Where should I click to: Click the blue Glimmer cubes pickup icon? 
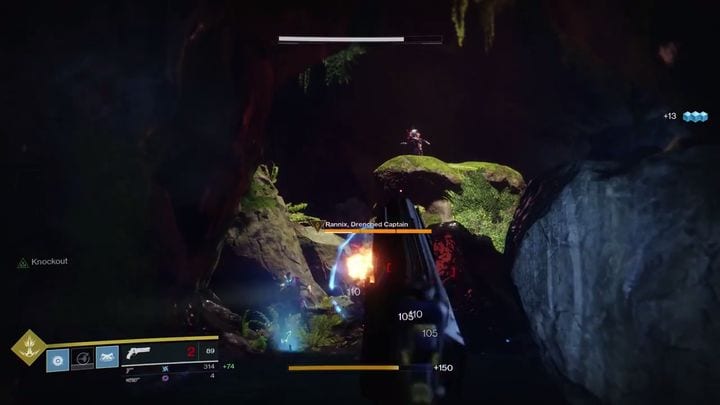pyautogui.click(x=689, y=116)
